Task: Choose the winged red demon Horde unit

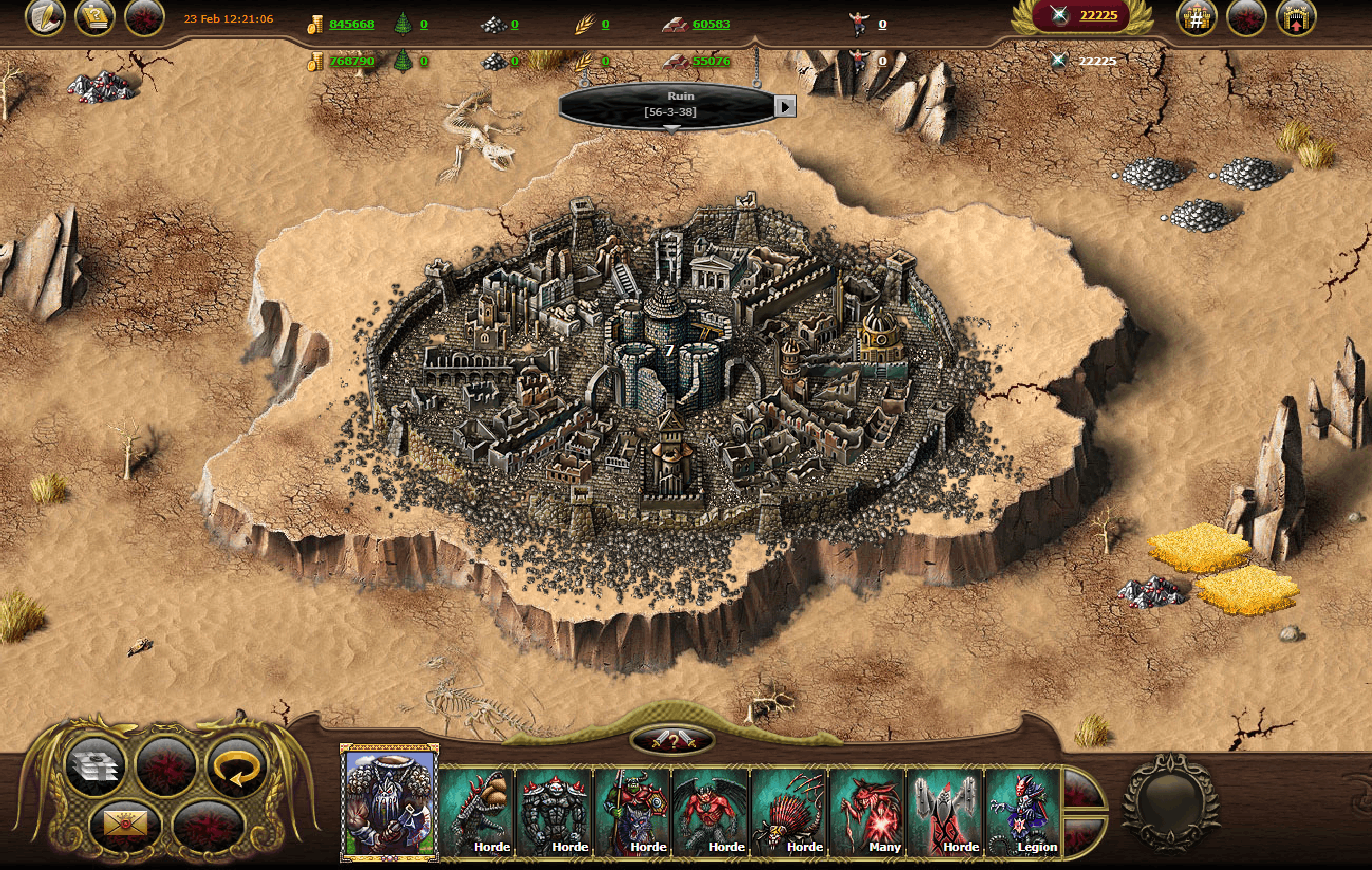Action: (711, 812)
